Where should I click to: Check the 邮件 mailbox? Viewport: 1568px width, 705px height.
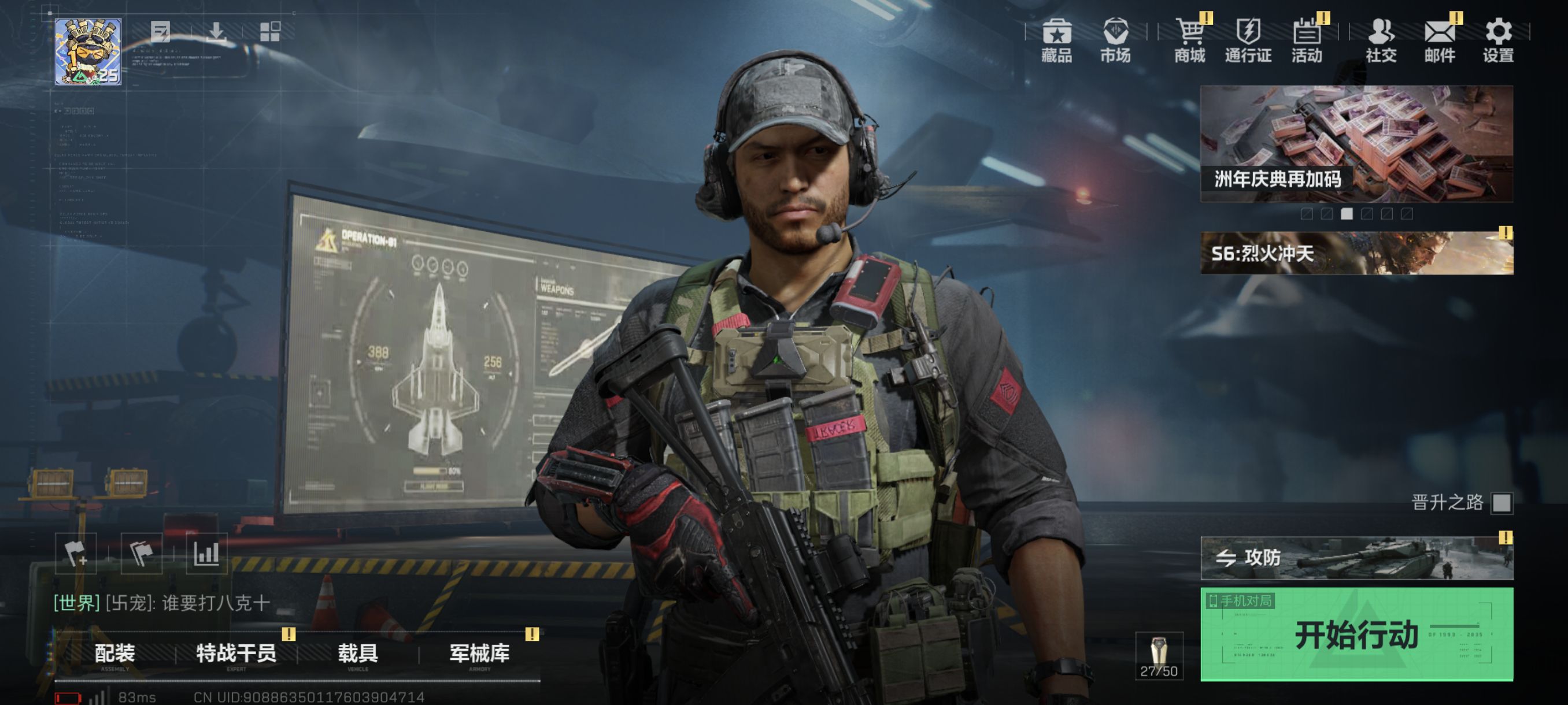point(1440,40)
